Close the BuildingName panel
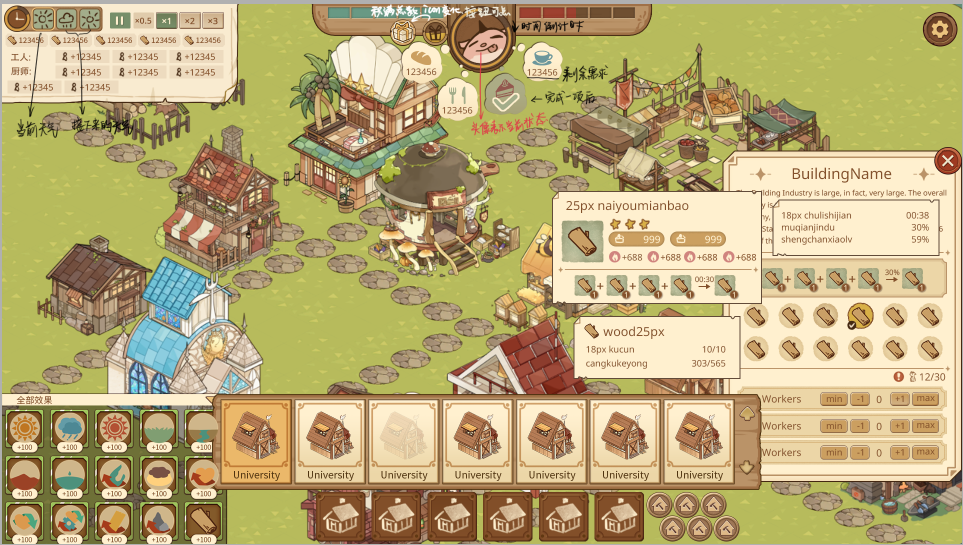Viewport: 963px width, 545px height. point(947,160)
